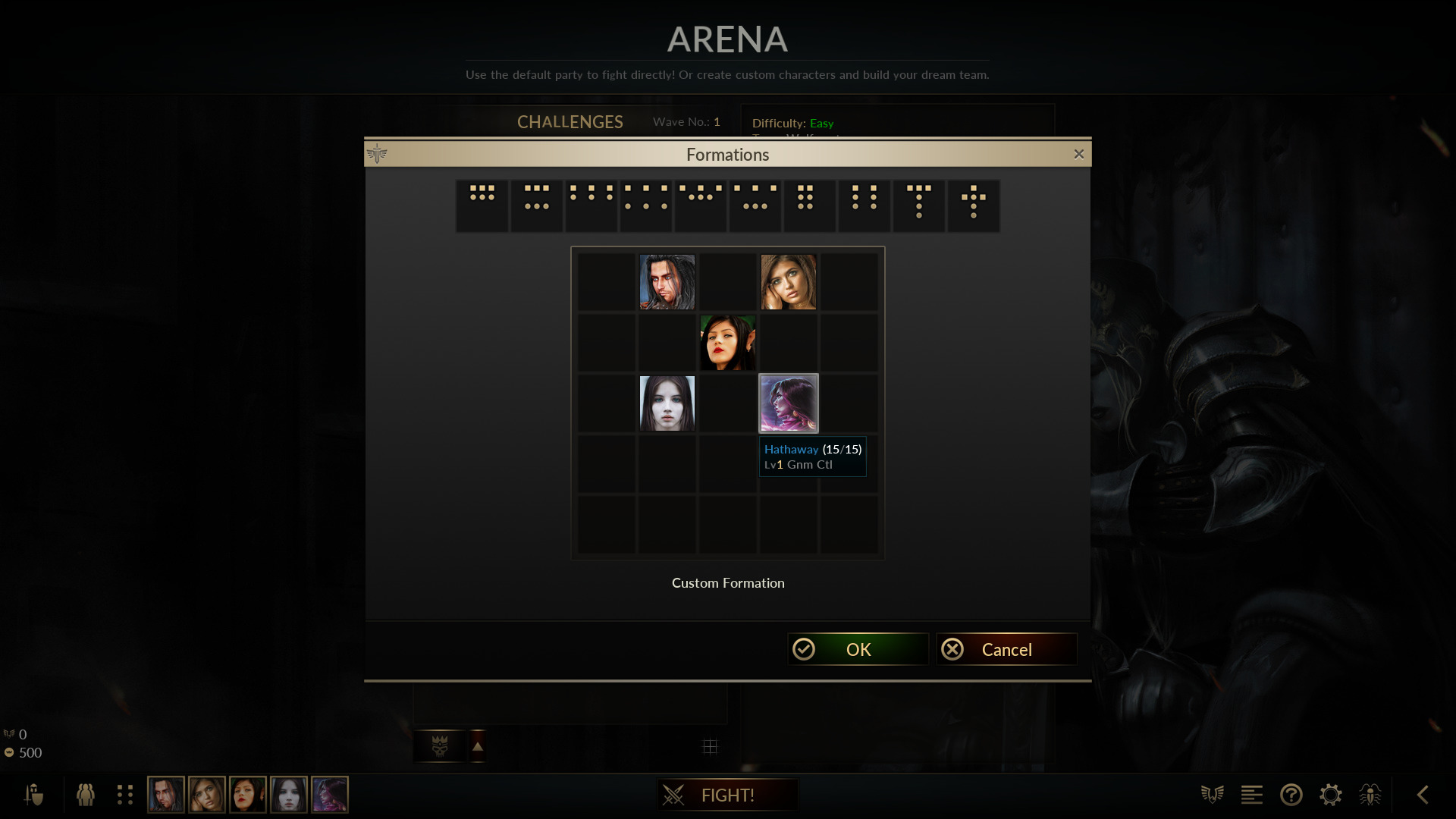Go back using the arrow icon
The width and height of the screenshot is (1456, 819).
tap(1423, 795)
